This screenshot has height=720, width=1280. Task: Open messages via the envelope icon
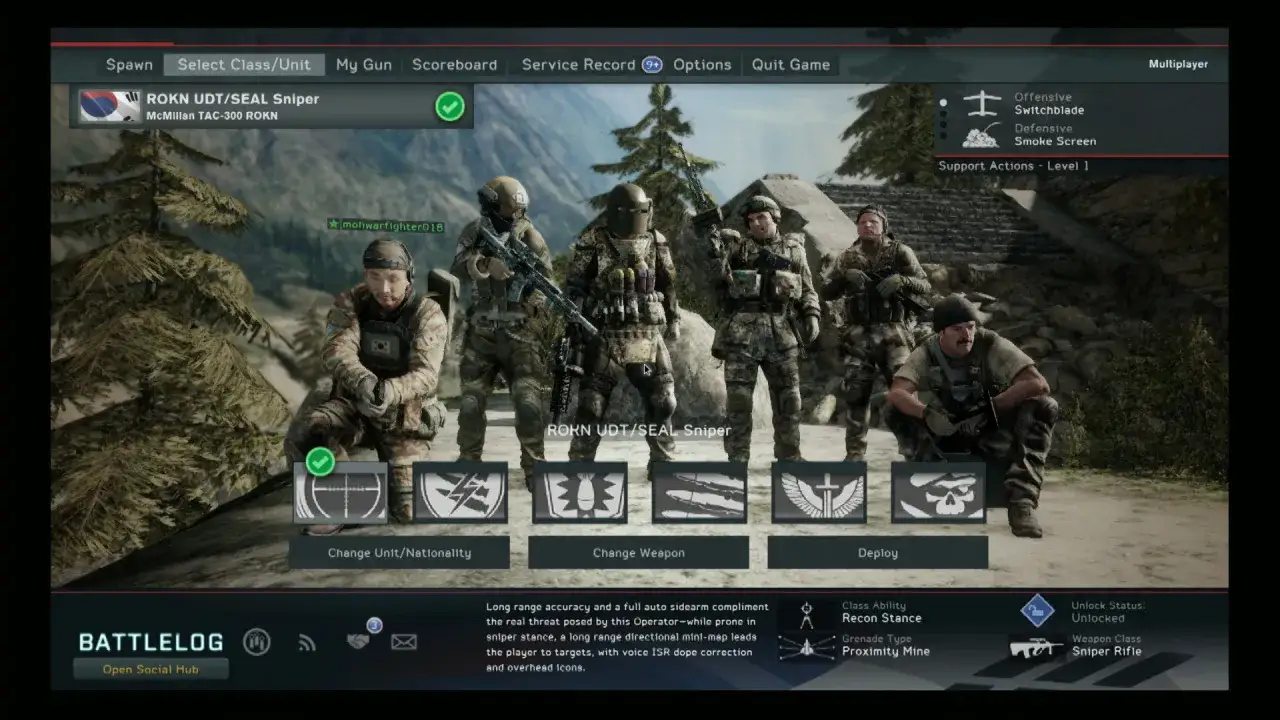pos(404,642)
